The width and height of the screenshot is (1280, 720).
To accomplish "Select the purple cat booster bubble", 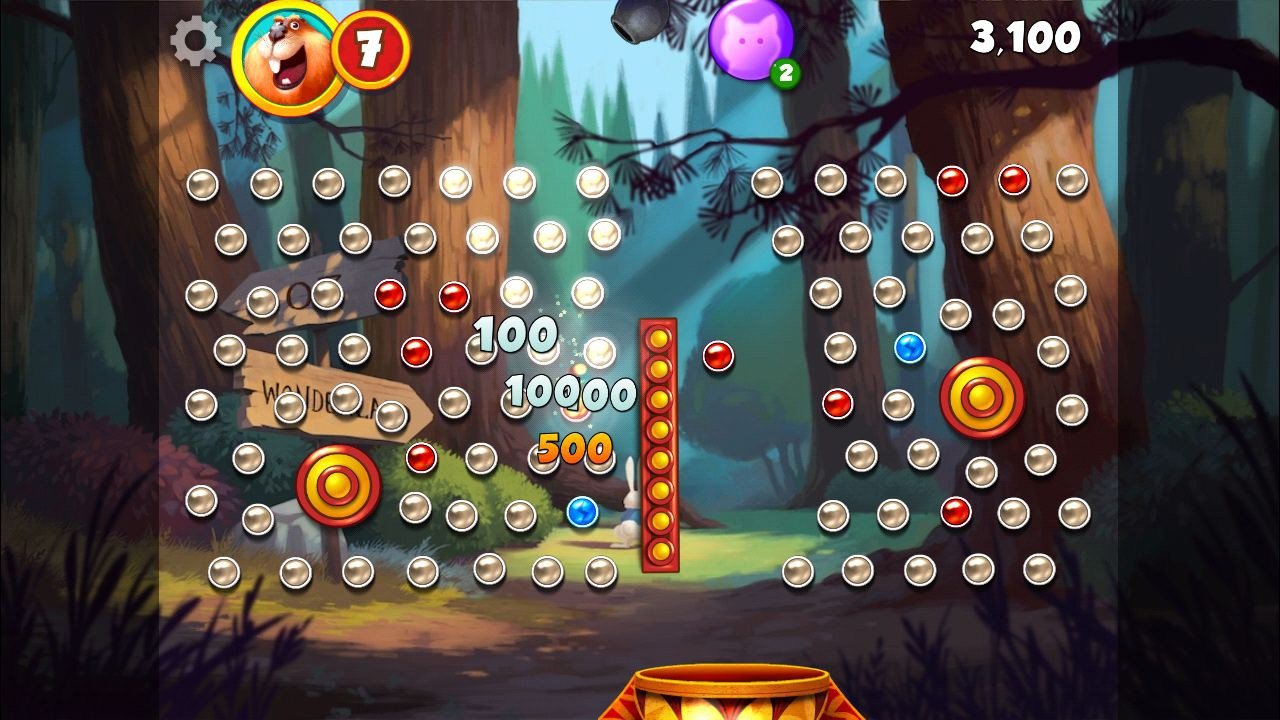I will pyautogui.click(x=751, y=40).
